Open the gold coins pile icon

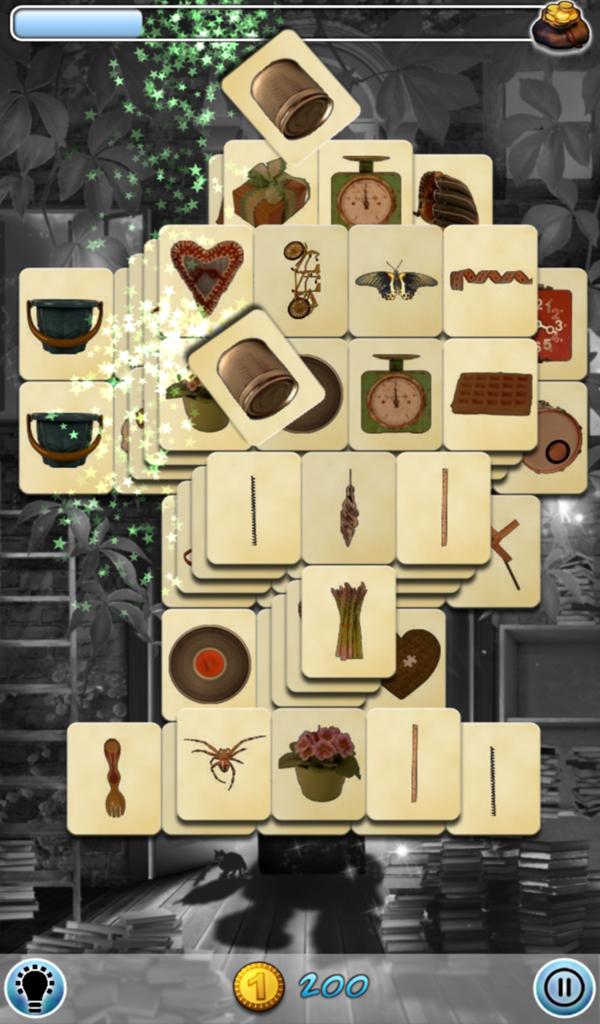coord(560,25)
